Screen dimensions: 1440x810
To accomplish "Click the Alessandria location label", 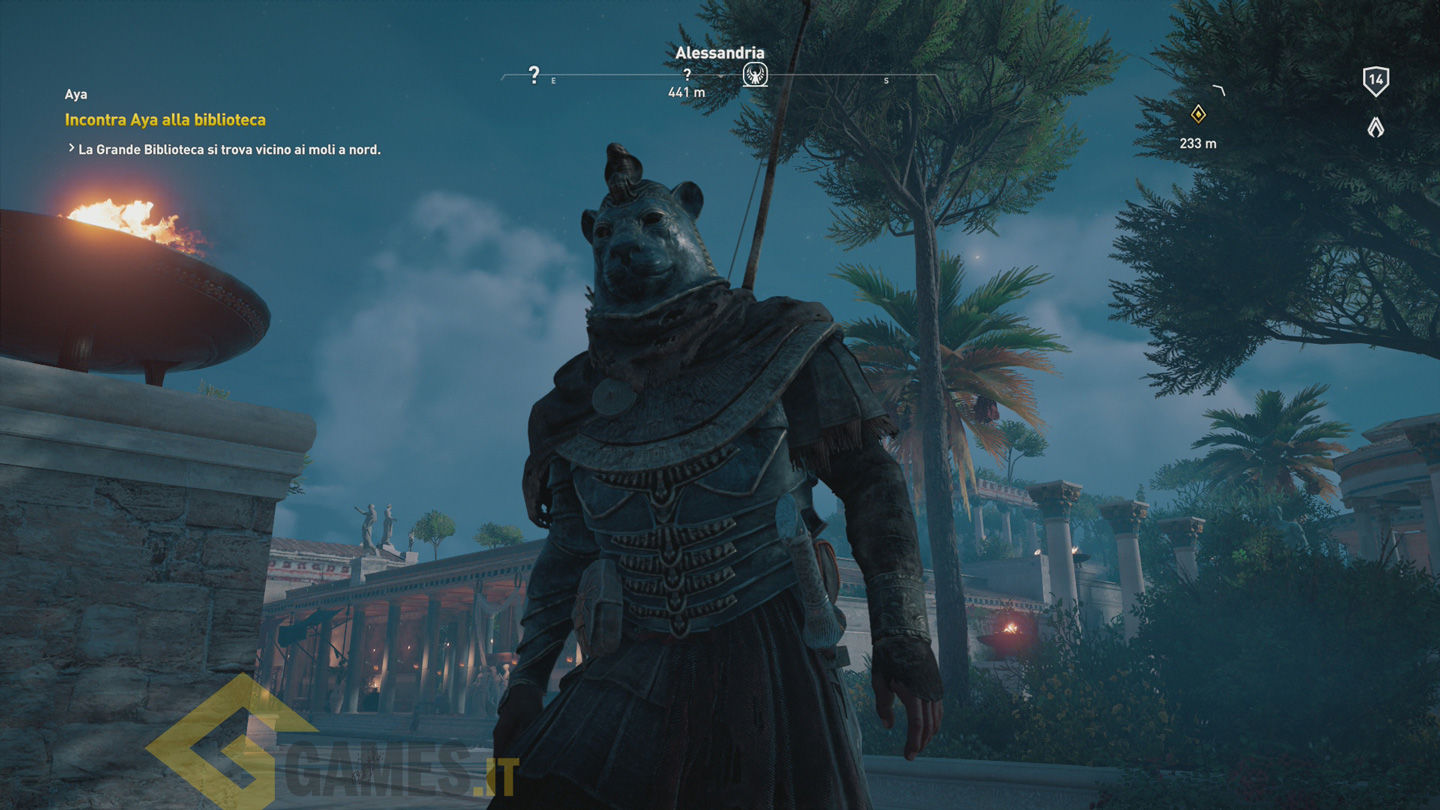I will pos(720,53).
